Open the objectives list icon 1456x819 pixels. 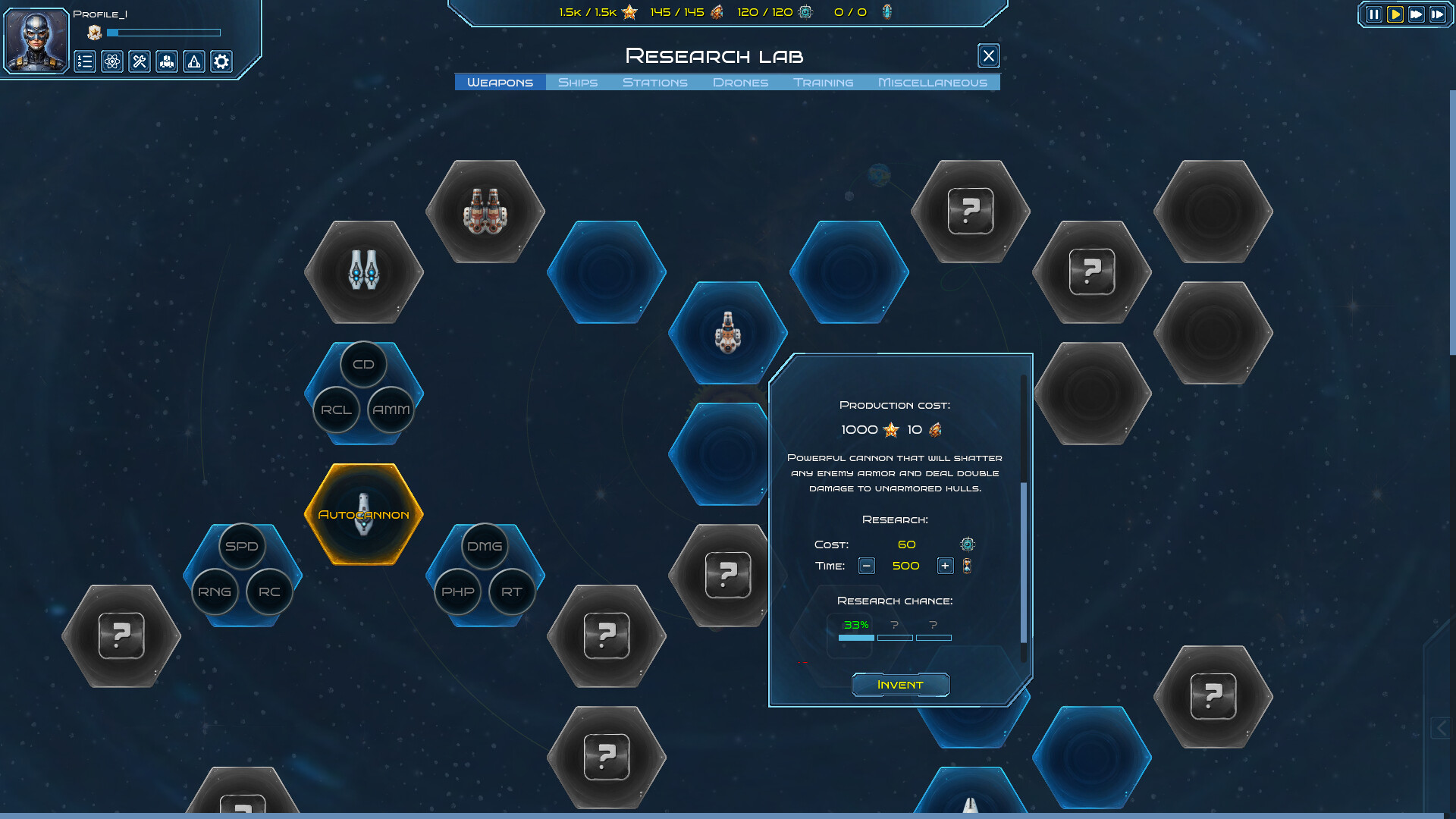[x=84, y=61]
